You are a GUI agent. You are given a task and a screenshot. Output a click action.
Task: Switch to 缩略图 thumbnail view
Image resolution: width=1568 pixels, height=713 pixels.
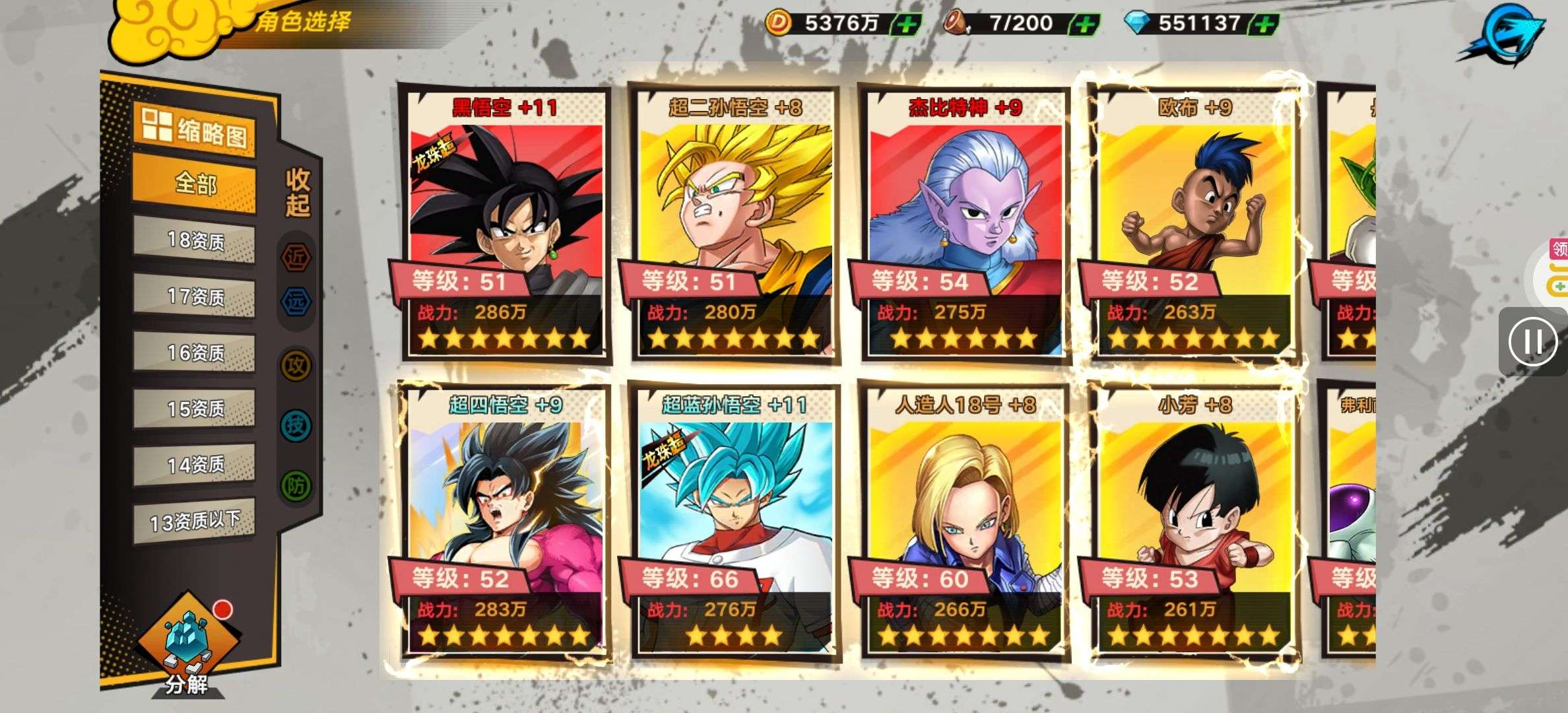tap(195, 130)
